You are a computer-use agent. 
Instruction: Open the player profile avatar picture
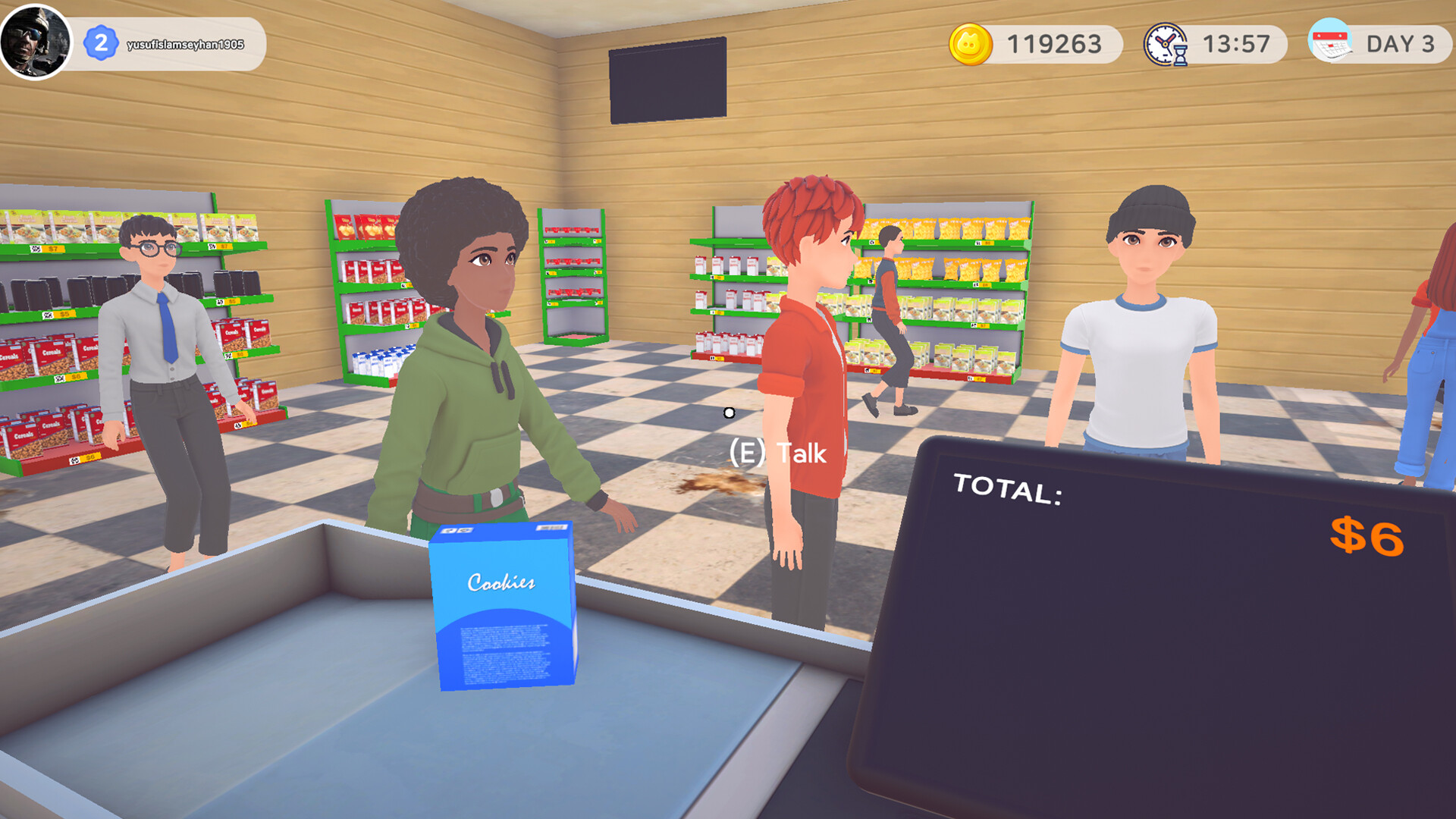35,42
